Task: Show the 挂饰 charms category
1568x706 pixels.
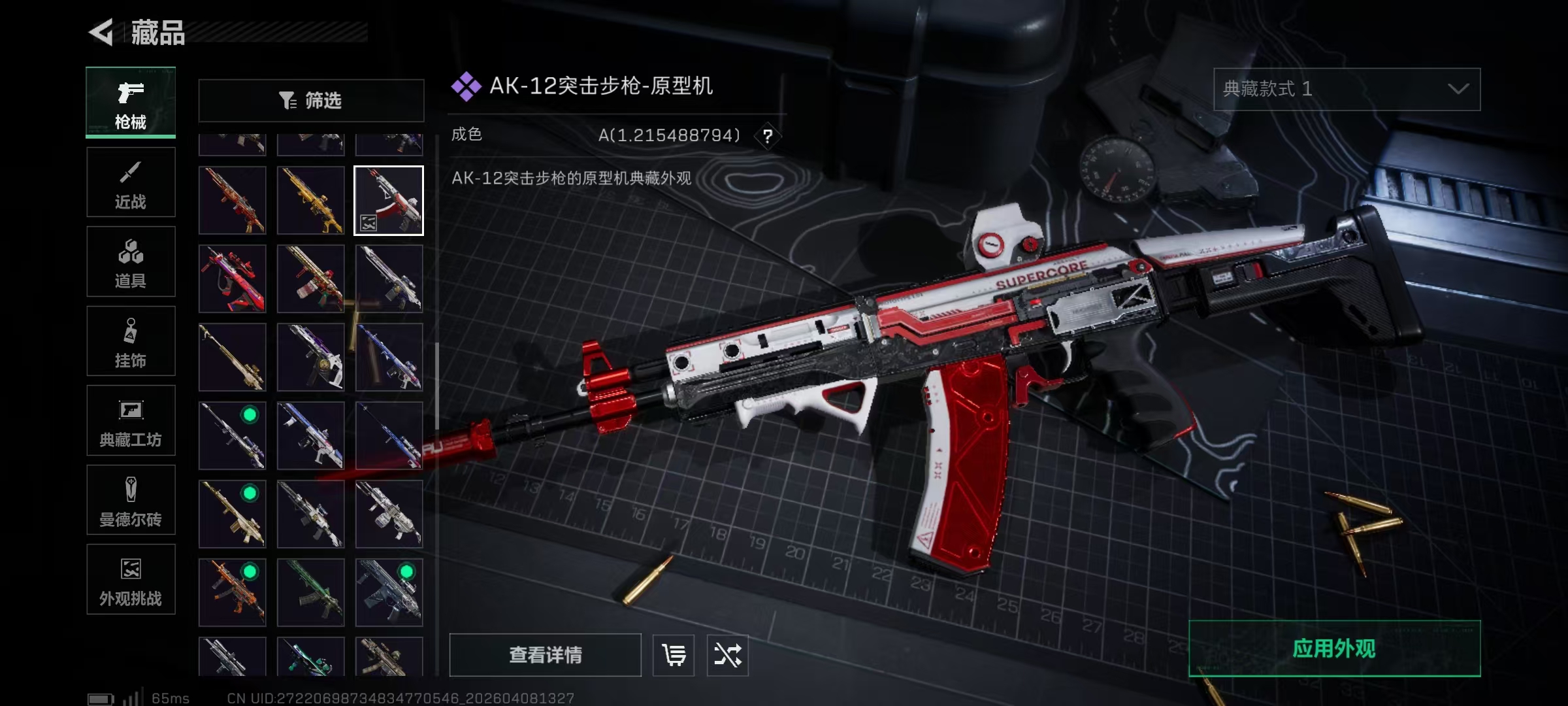Action: tap(131, 341)
